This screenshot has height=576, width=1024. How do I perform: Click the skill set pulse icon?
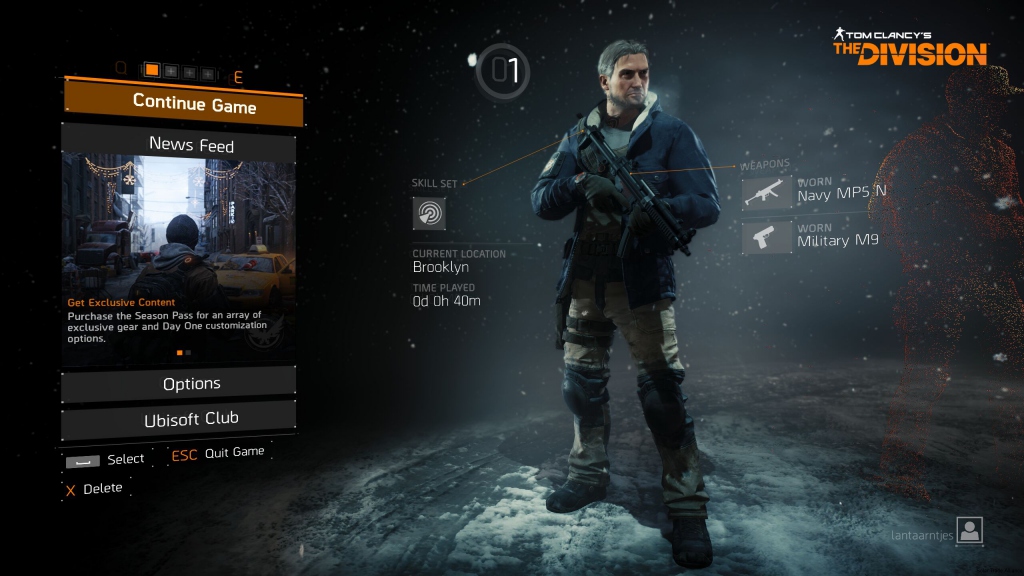(x=429, y=213)
